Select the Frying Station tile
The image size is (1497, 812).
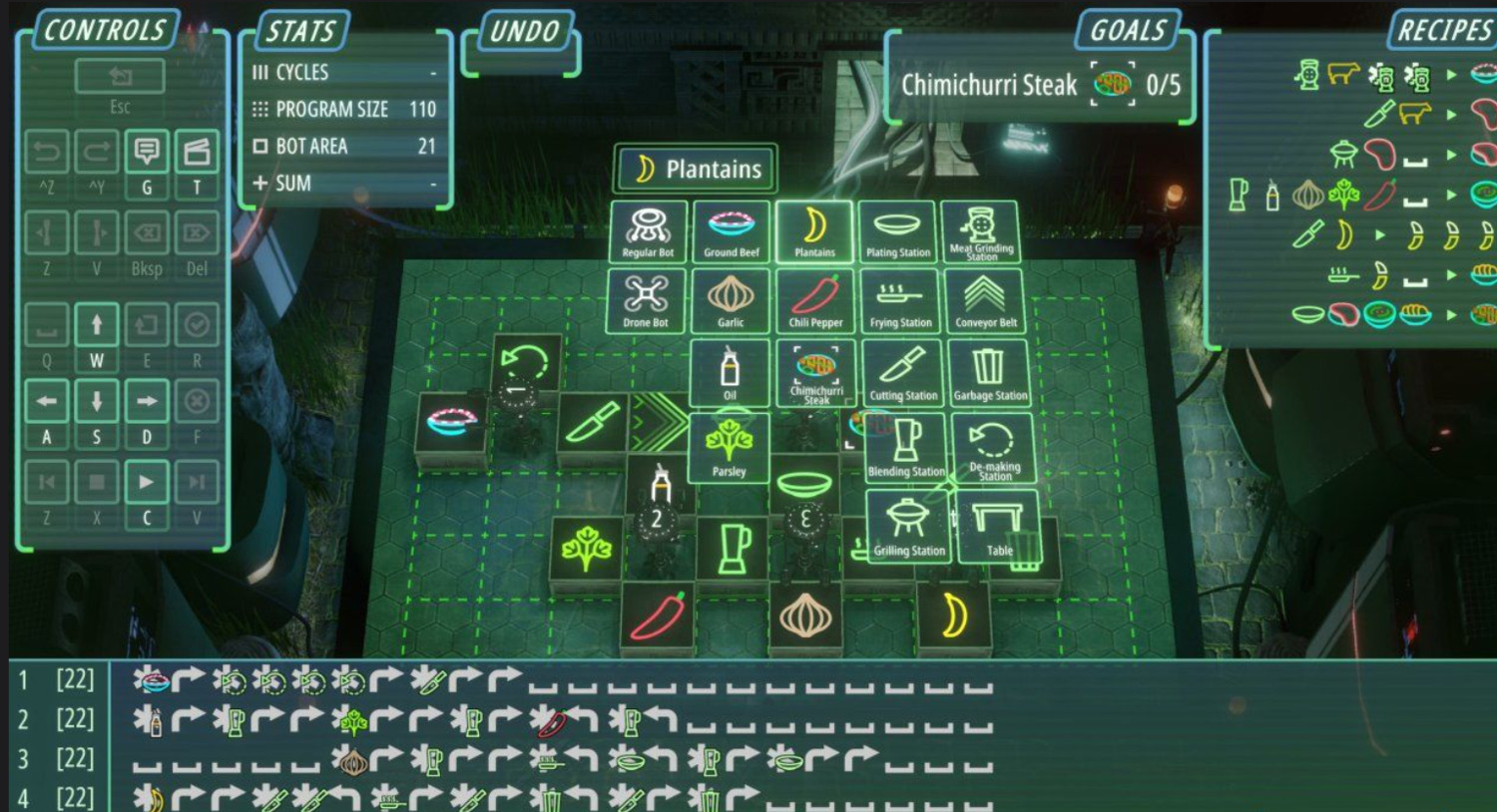pos(900,300)
